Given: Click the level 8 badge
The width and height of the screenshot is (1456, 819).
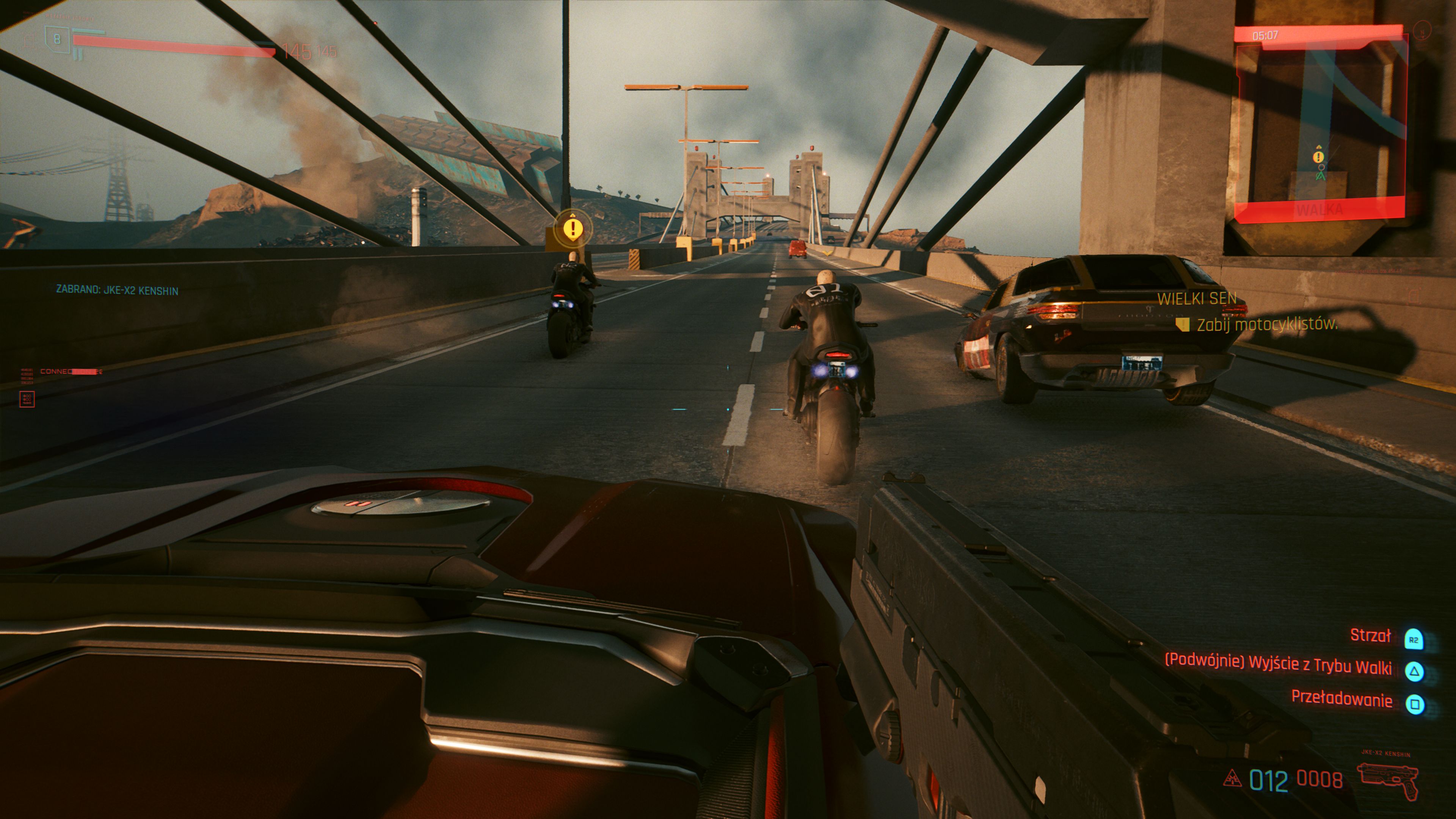Looking at the screenshot, I should [x=56, y=39].
